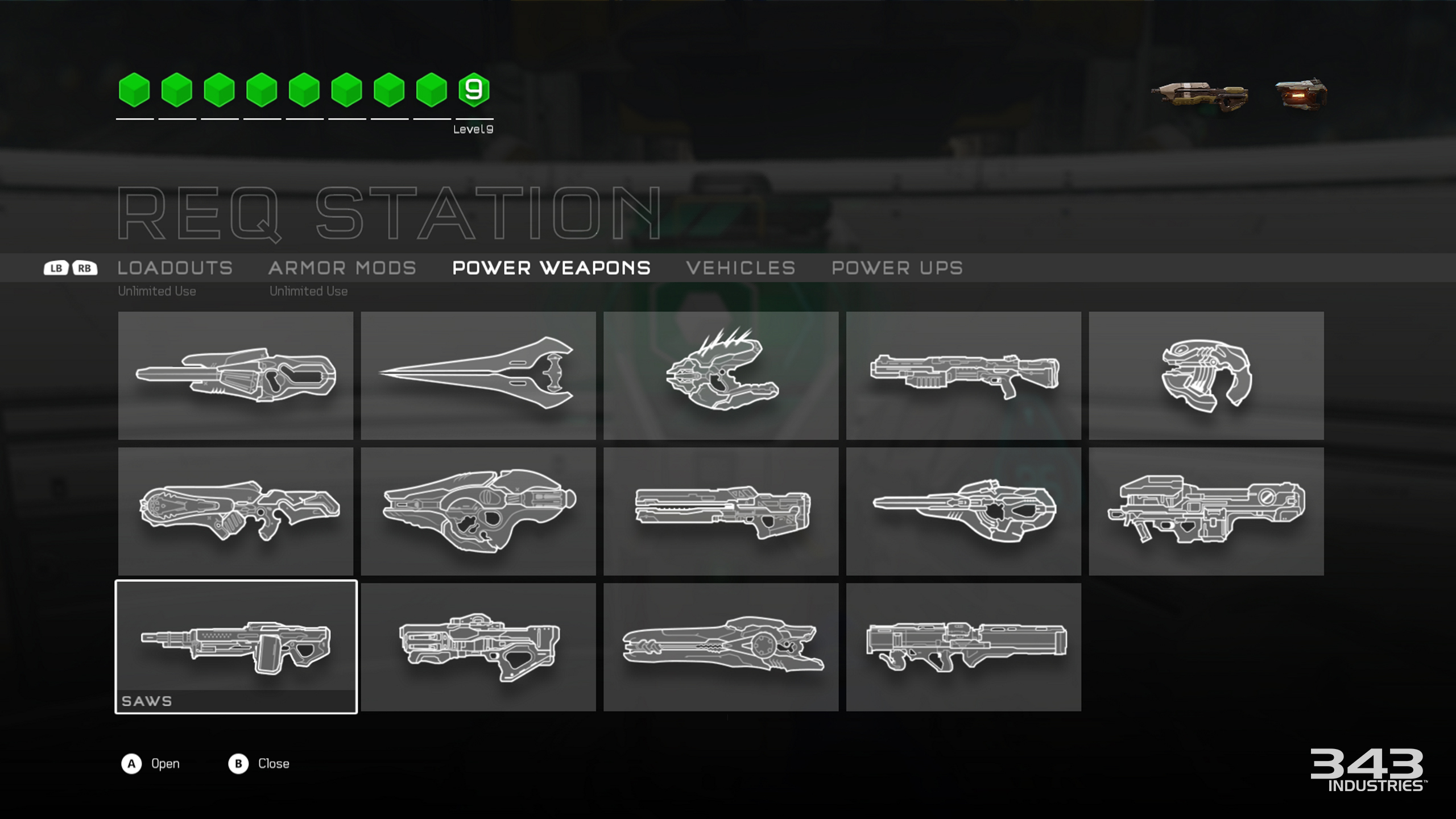Screen dimensions: 1456x819
Task: Choose the Plasma Pistol tile
Action: click(x=1206, y=375)
